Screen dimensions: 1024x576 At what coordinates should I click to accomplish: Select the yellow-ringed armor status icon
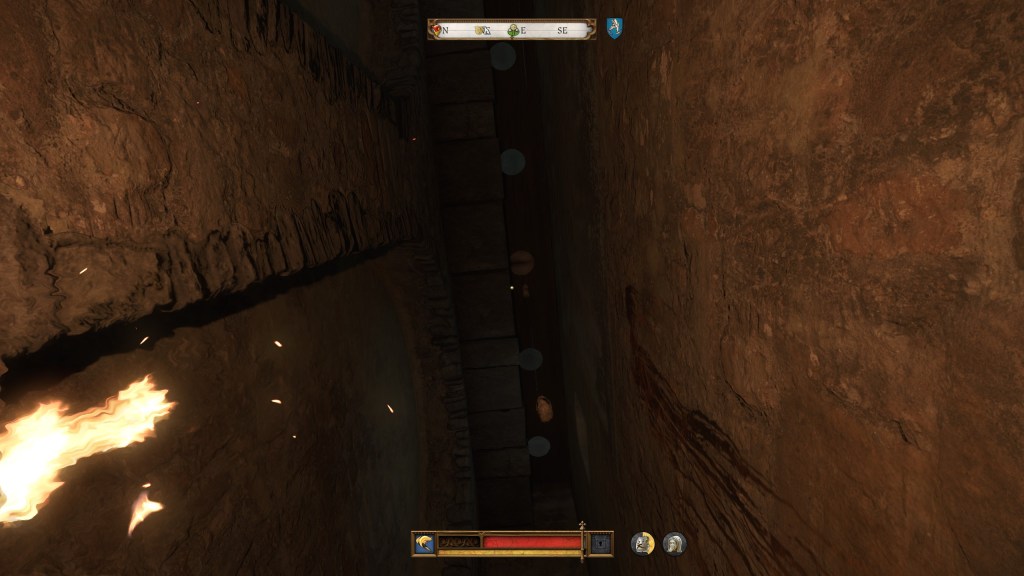643,543
